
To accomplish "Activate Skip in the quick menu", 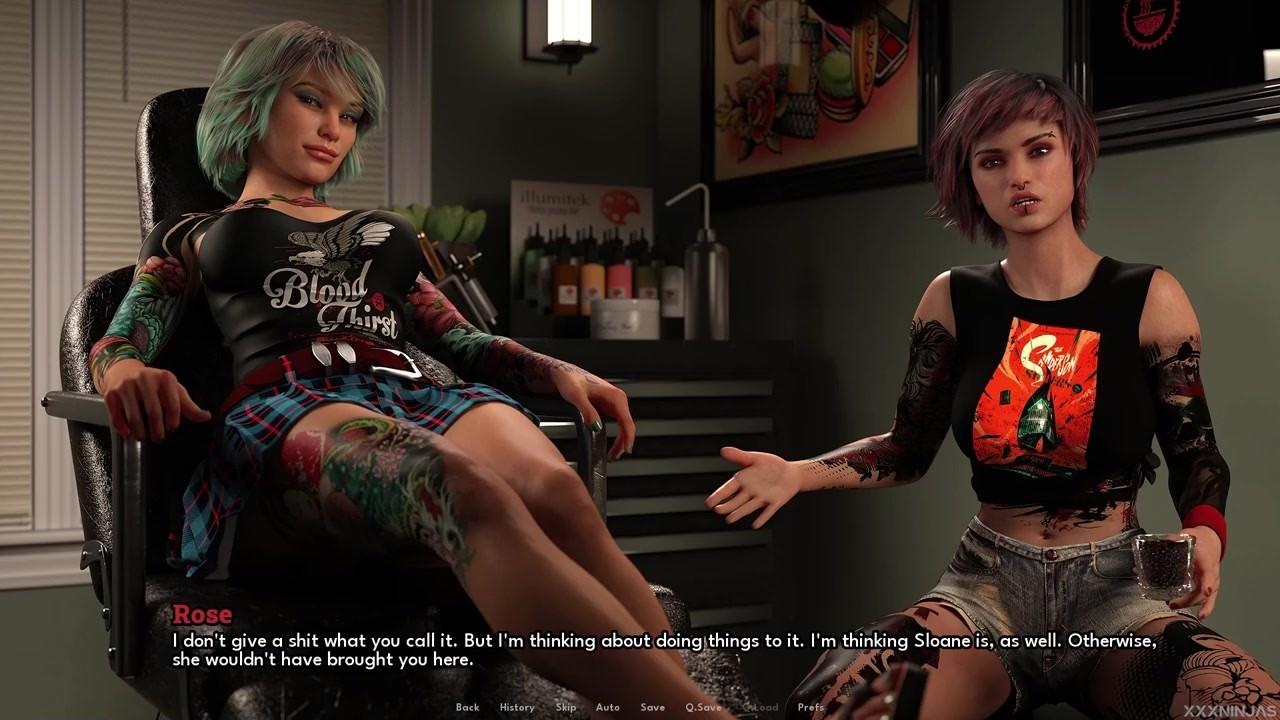I will pos(565,707).
